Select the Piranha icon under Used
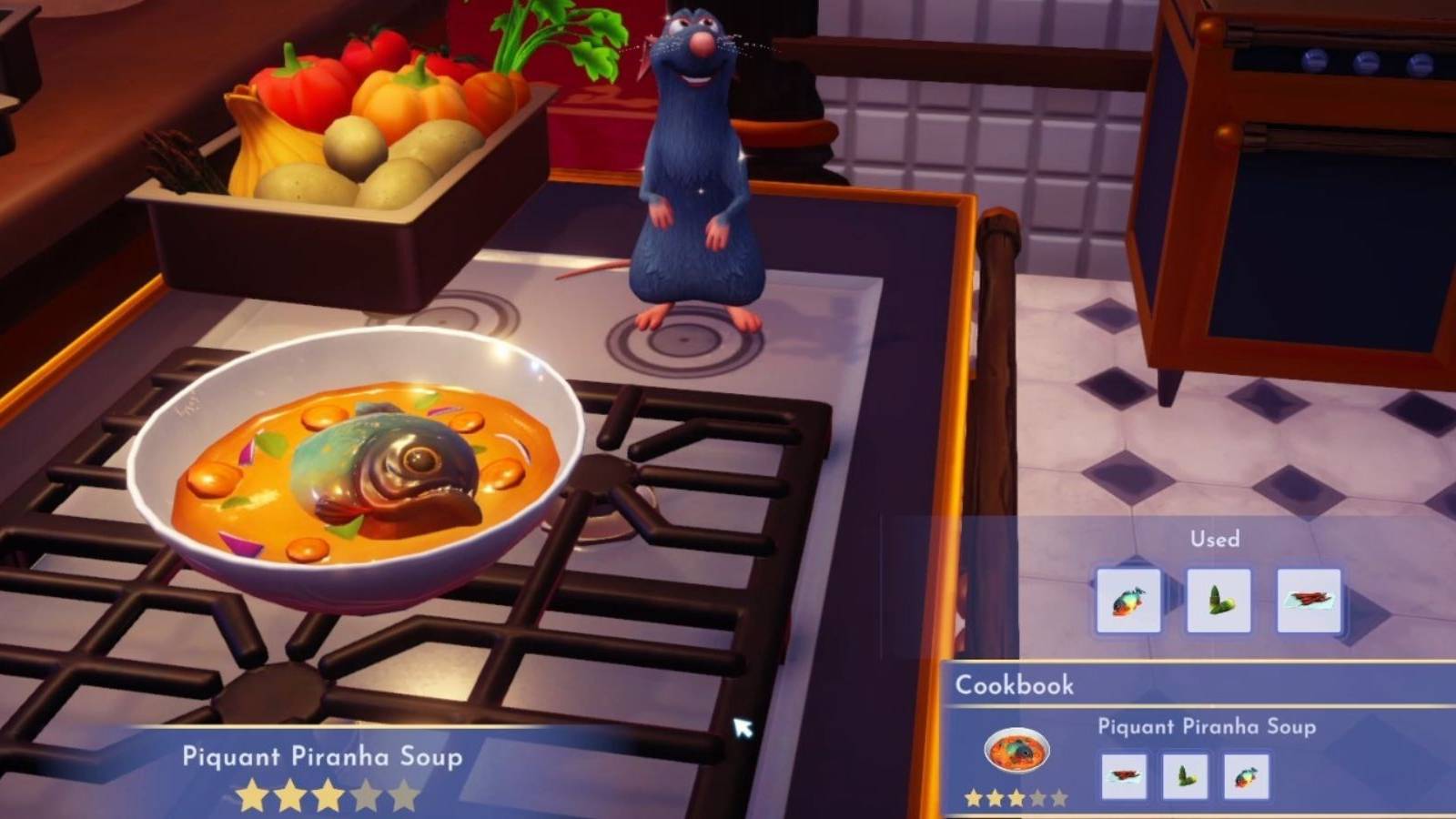This screenshot has width=1456, height=819. click(1130, 602)
